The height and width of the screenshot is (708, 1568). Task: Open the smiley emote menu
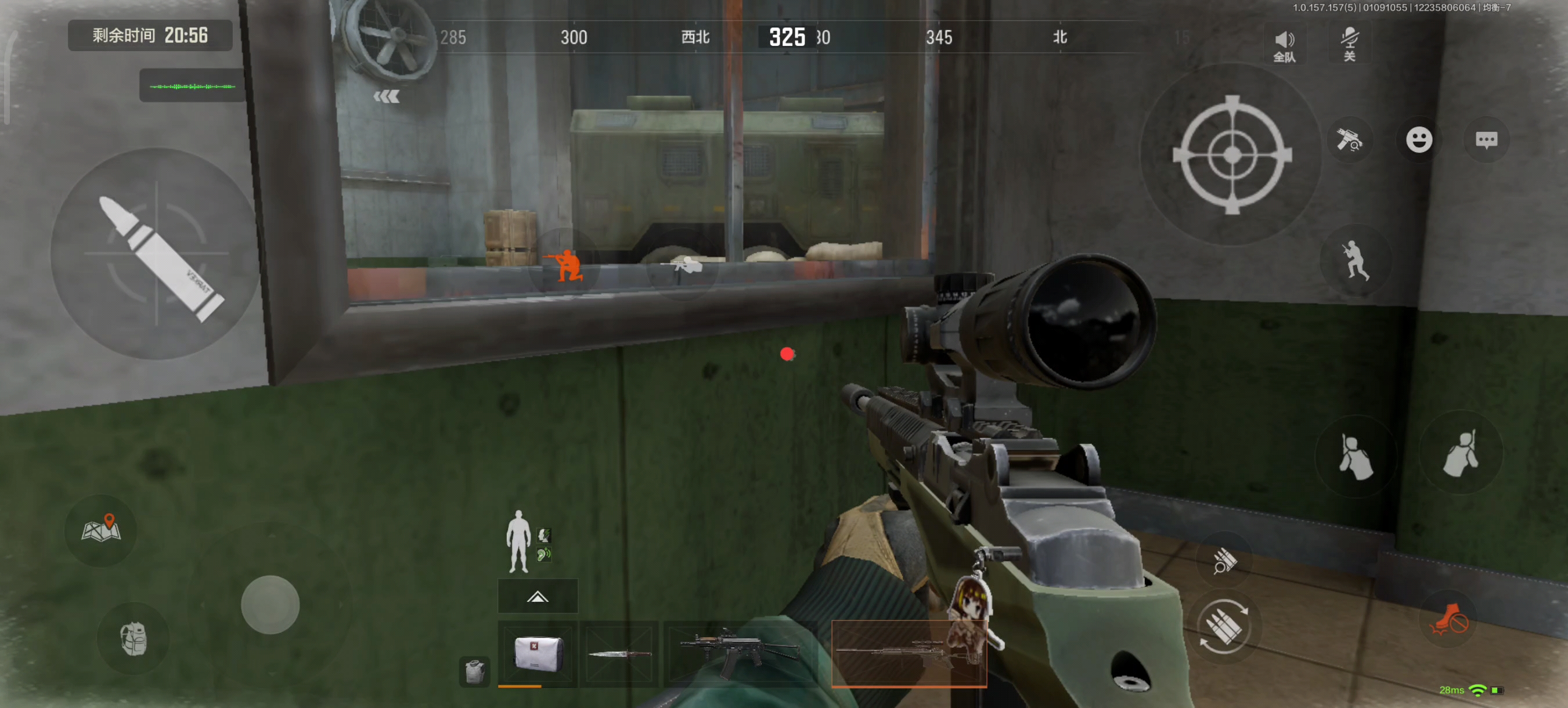click(1418, 140)
